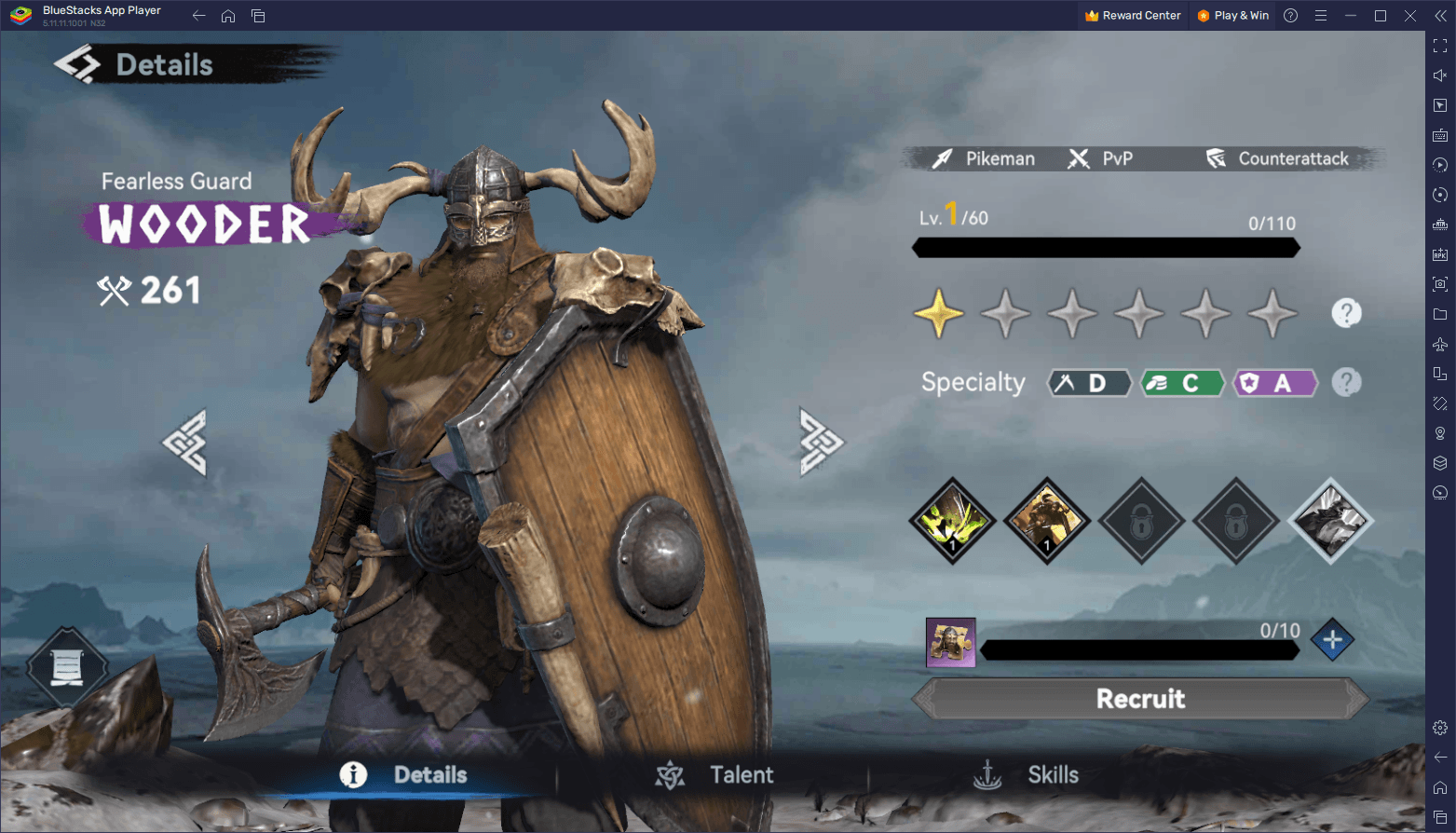Image resolution: width=1456 pixels, height=833 pixels.
Task: Open the star rank help question mark
Action: click(x=1346, y=313)
